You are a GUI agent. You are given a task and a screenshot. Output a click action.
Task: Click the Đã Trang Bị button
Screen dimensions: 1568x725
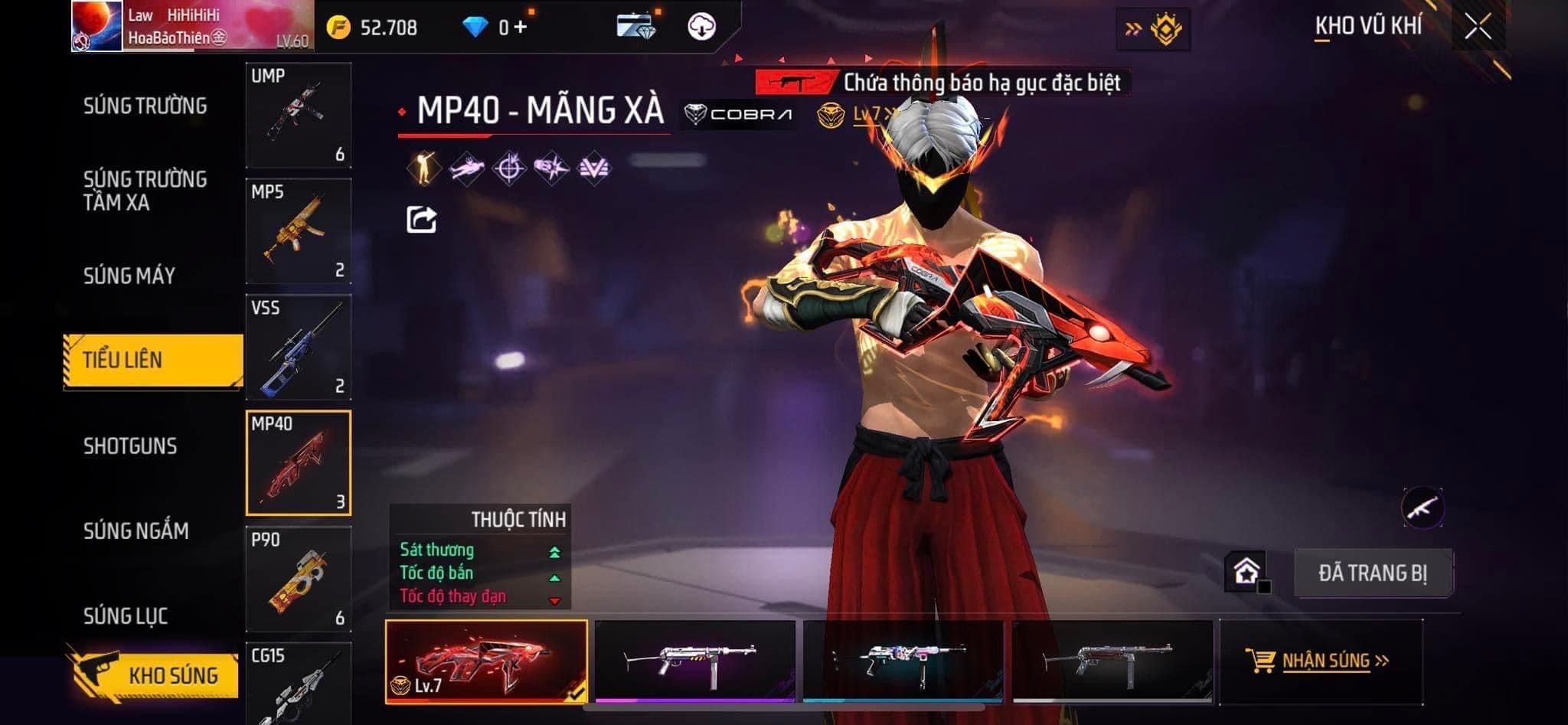[x=1372, y=573]
